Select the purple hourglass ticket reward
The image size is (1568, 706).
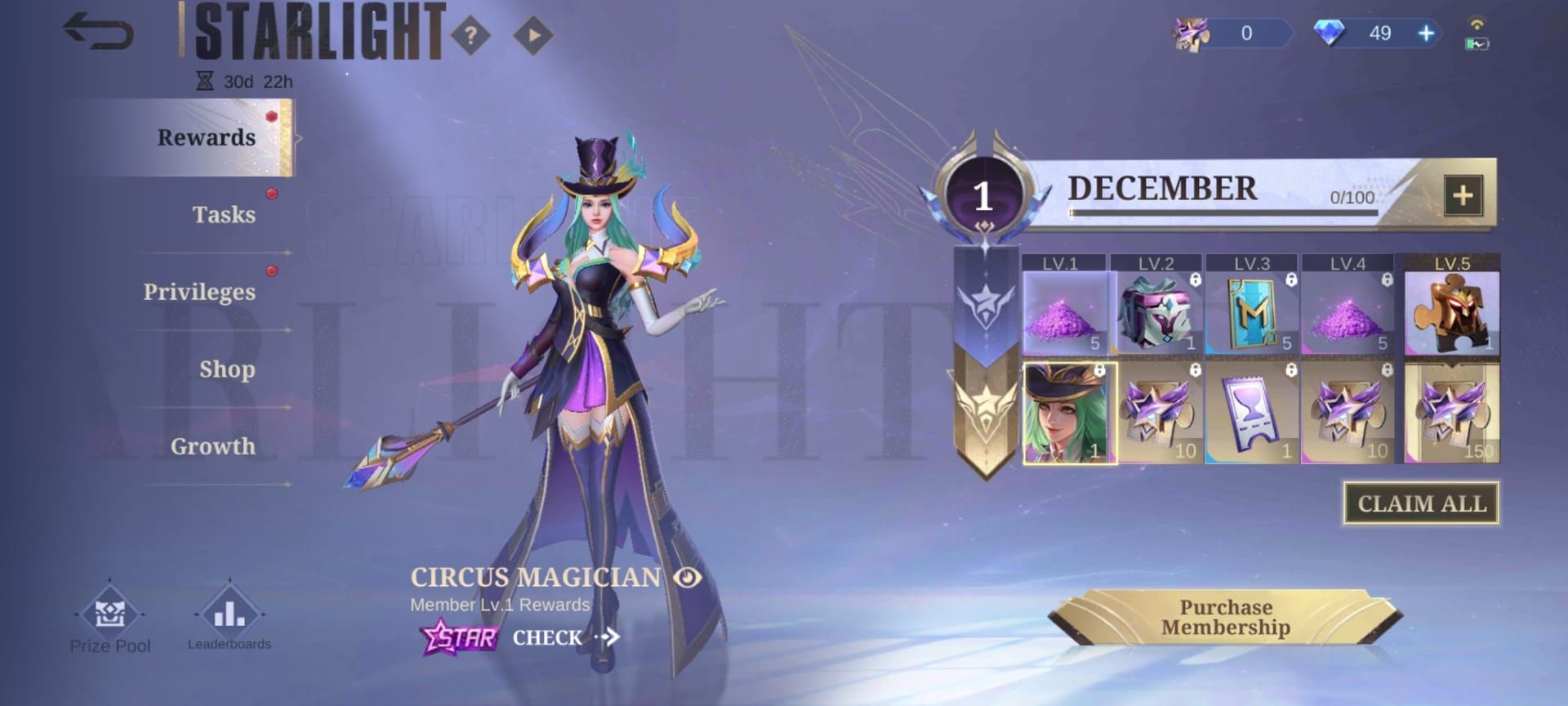click(1251, 414)
